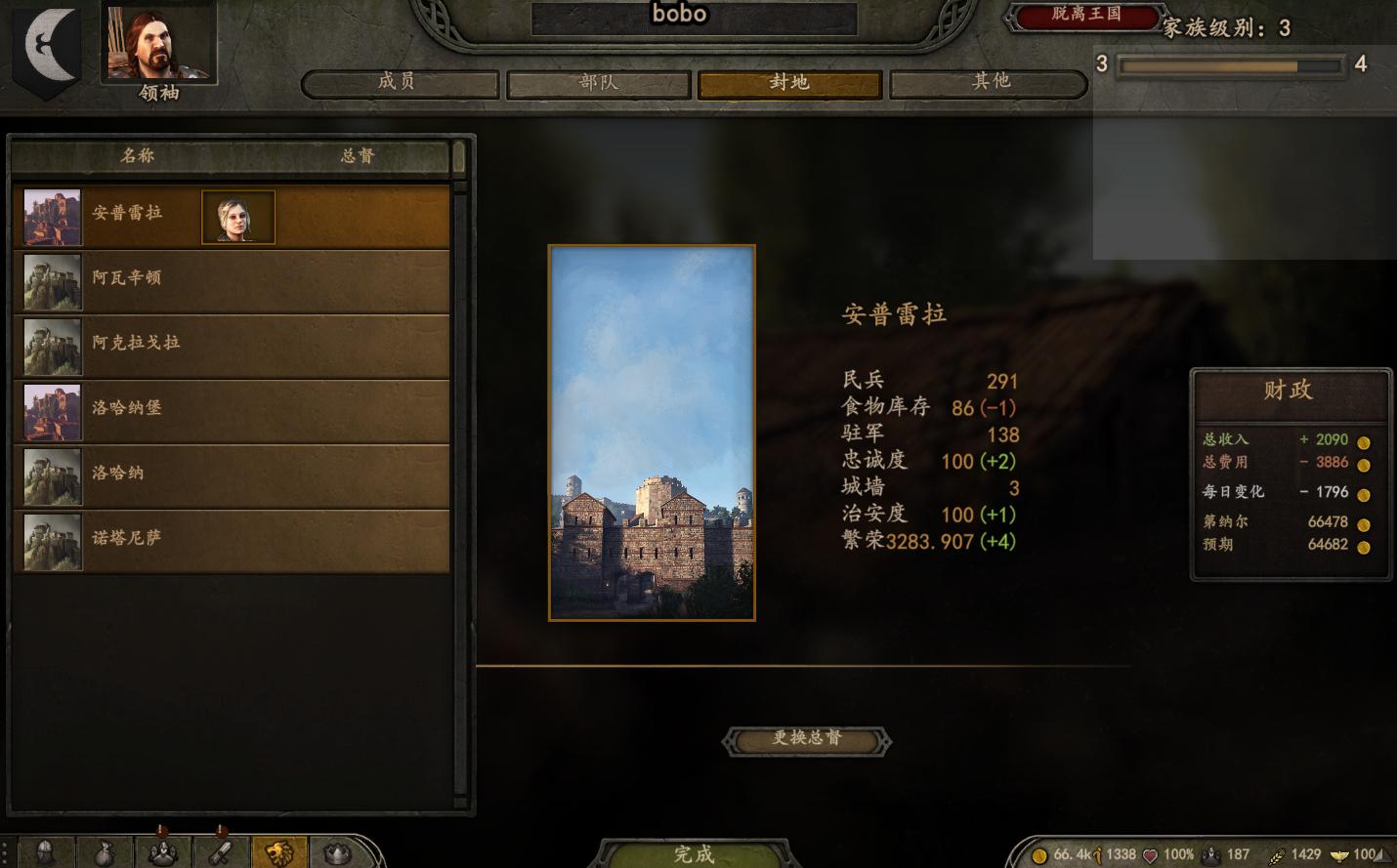
Task: Click the influence icon next to 1338
Action: (x=1099, y=853)
